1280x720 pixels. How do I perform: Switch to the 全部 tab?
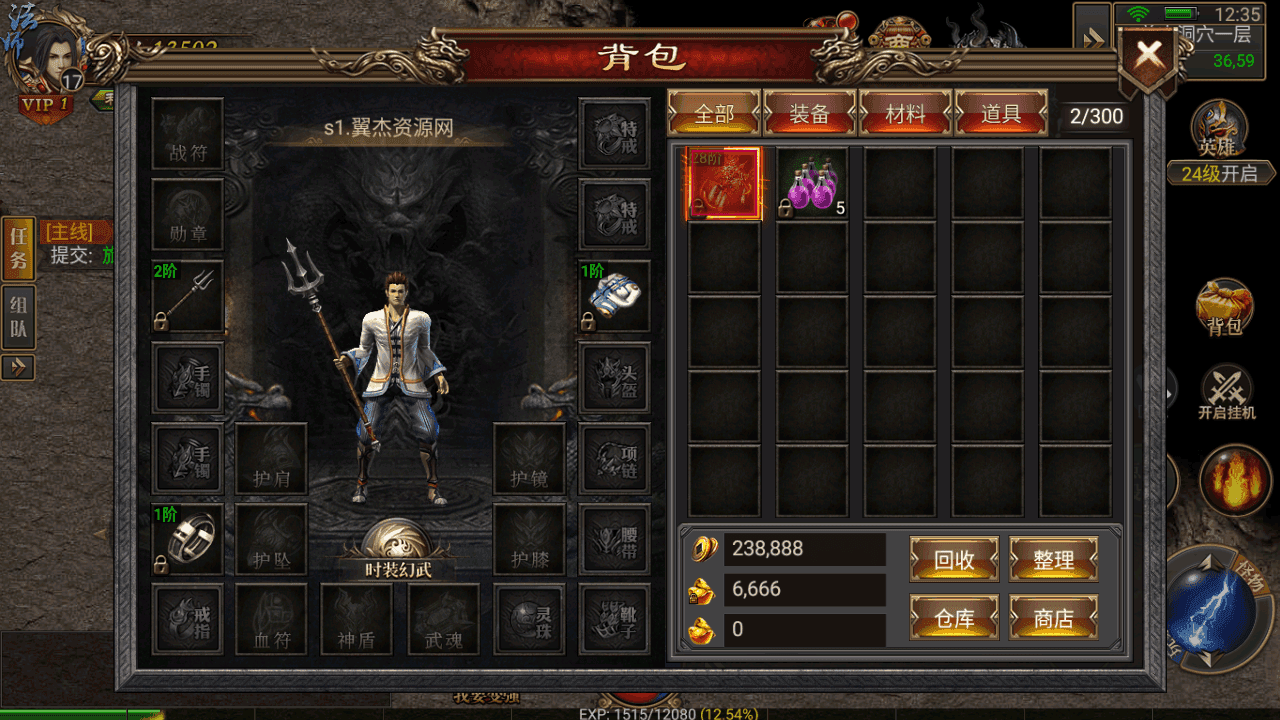tap(714, 114)
